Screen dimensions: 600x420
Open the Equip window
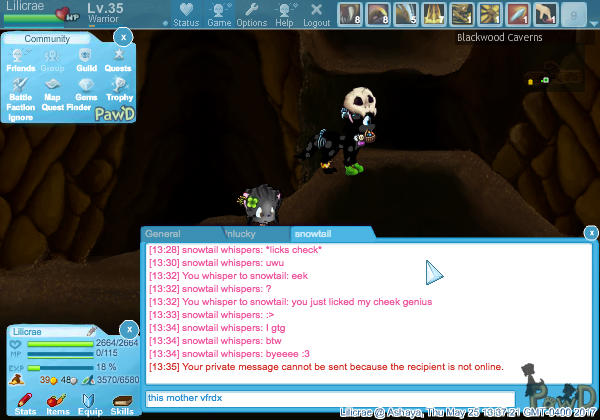coord(90,404)
